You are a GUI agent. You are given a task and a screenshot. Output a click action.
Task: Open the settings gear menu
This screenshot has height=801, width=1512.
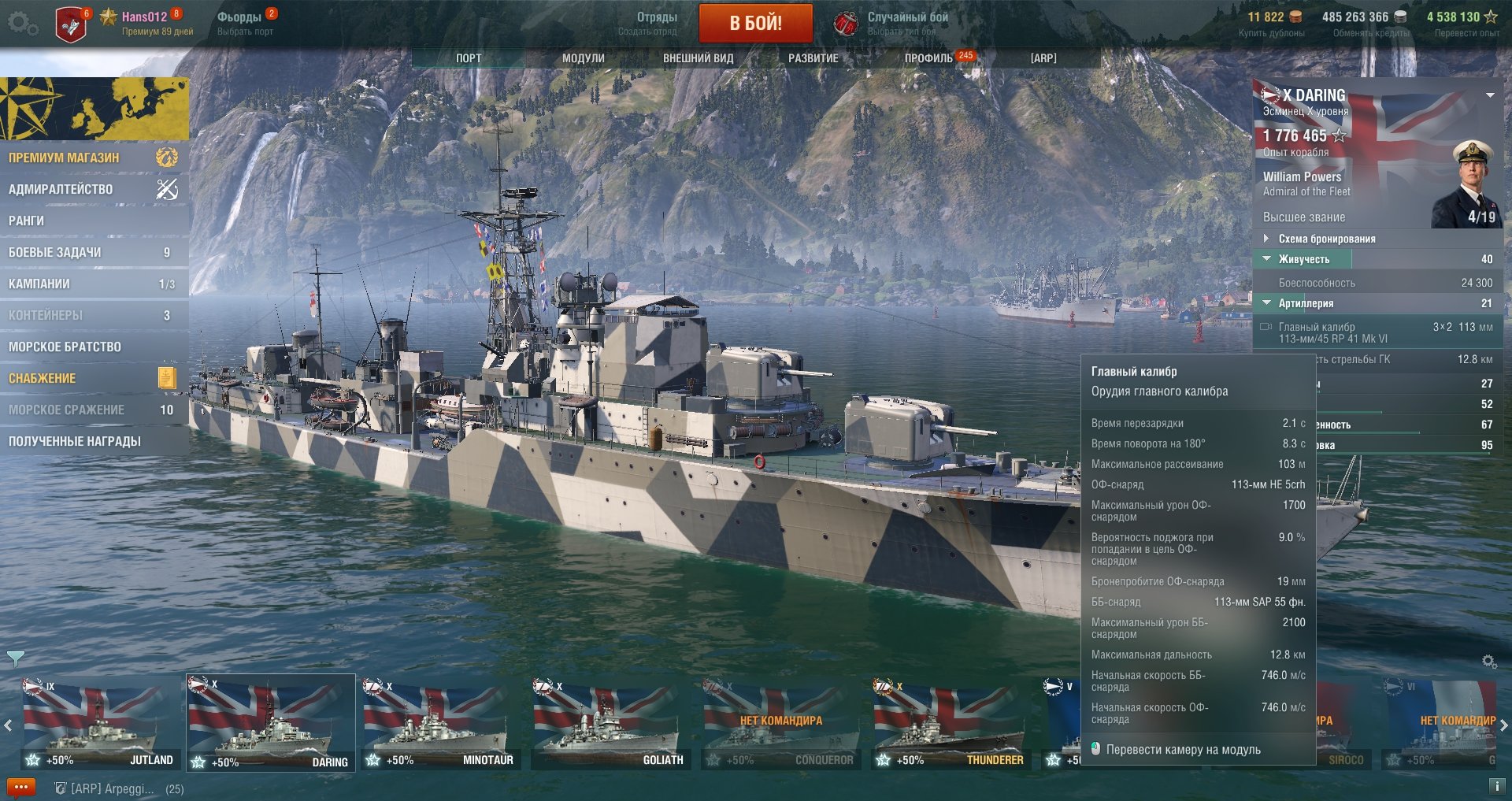[21, 24]
